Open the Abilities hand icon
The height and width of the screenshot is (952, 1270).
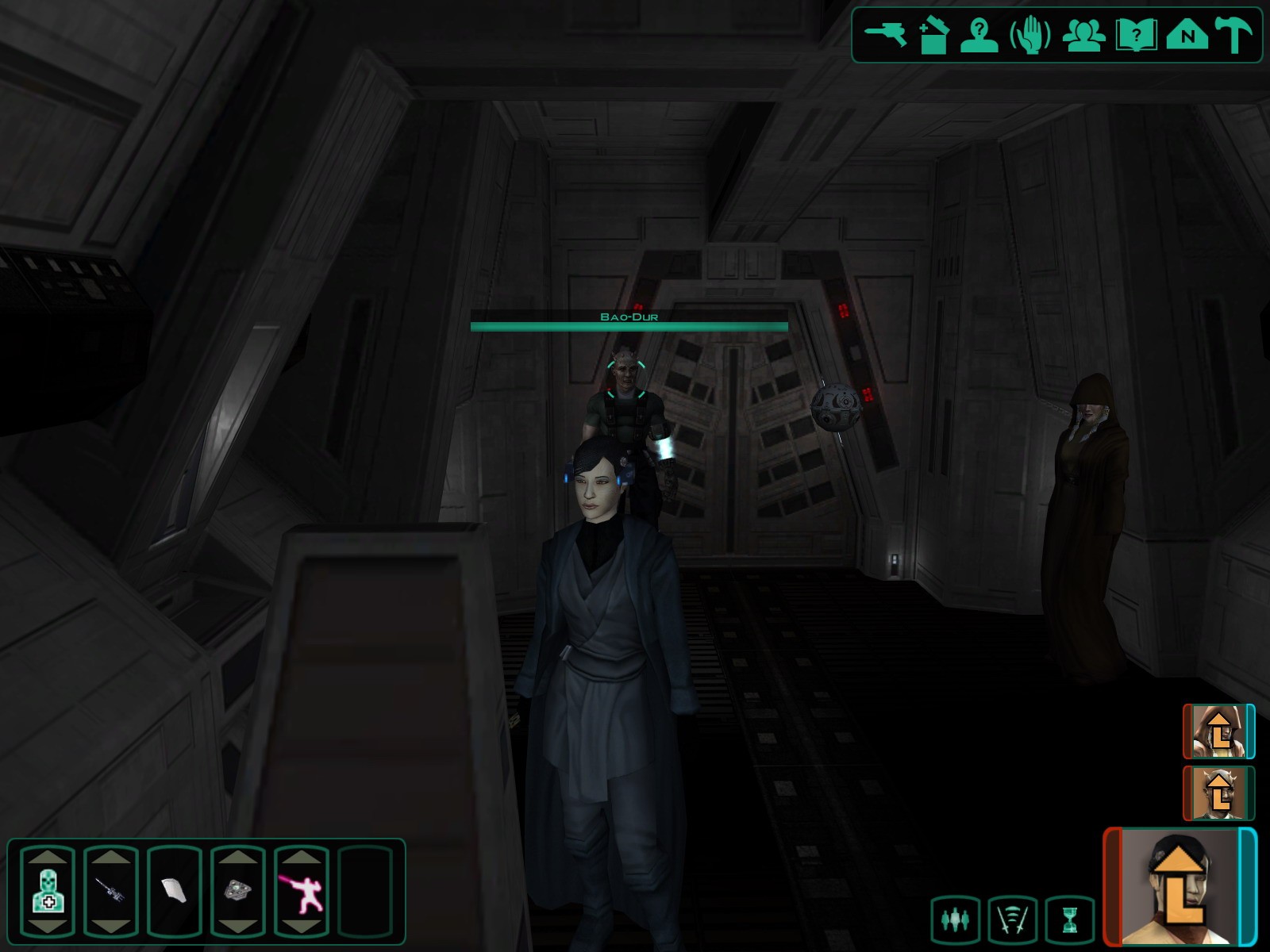click(x=1030, y=35)
